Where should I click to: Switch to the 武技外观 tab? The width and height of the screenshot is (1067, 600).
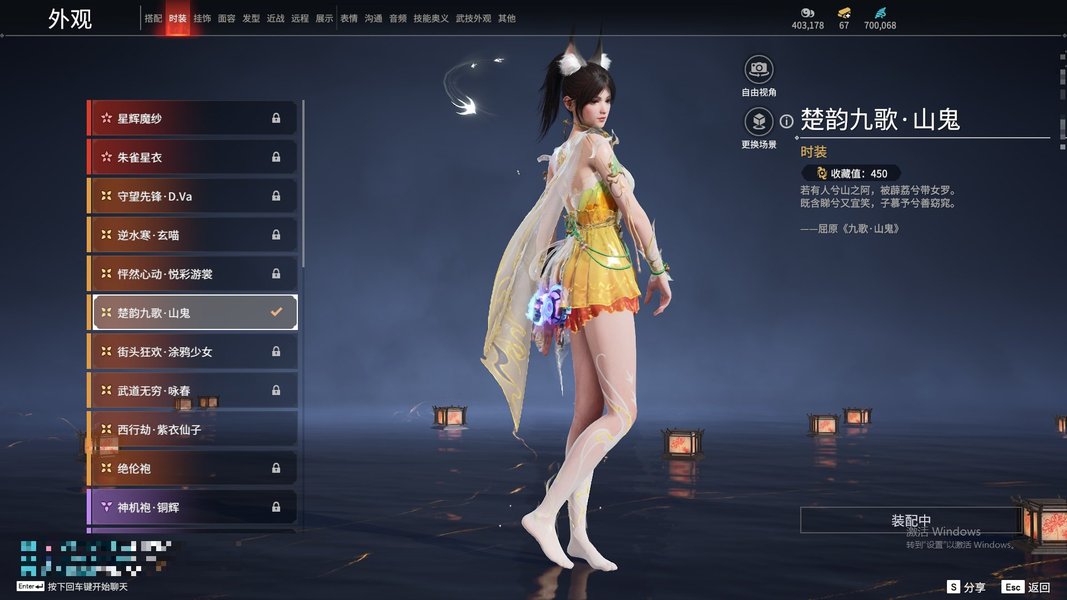473,18
